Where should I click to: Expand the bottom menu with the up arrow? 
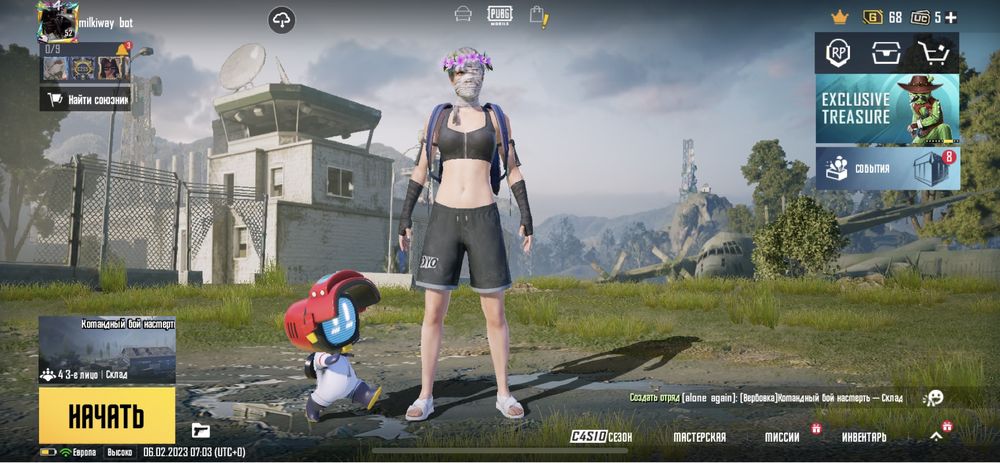click(x=936, y=437)
